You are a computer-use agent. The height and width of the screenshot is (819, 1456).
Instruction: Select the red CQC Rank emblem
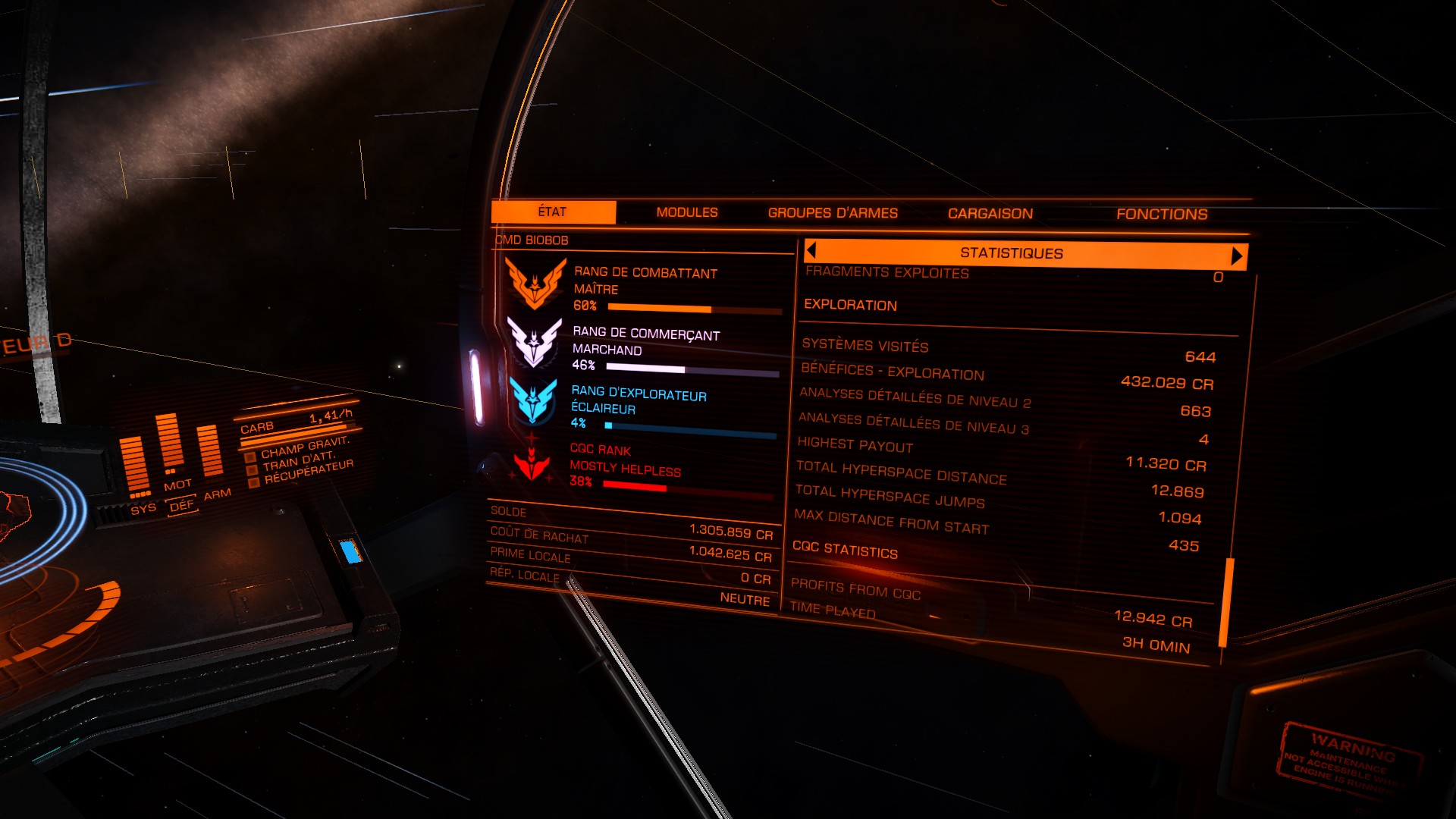point(532,463)
